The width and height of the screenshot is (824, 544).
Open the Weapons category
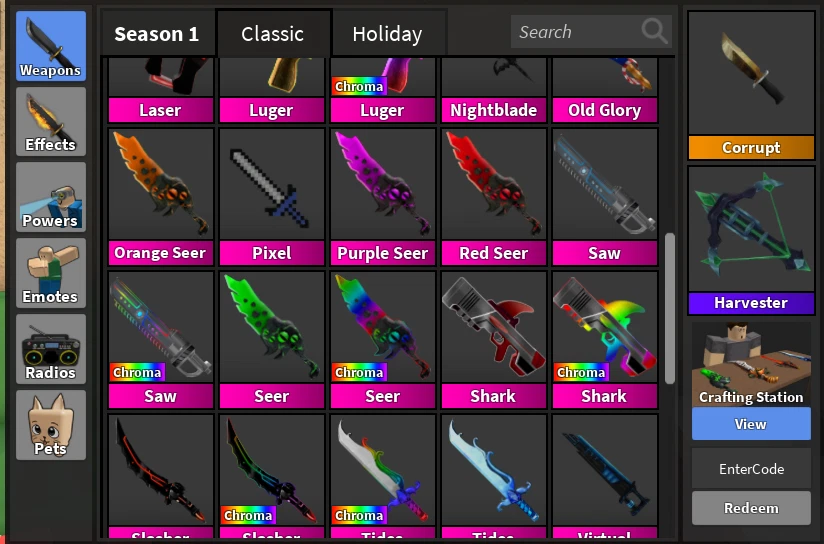(x=51, y=46)
